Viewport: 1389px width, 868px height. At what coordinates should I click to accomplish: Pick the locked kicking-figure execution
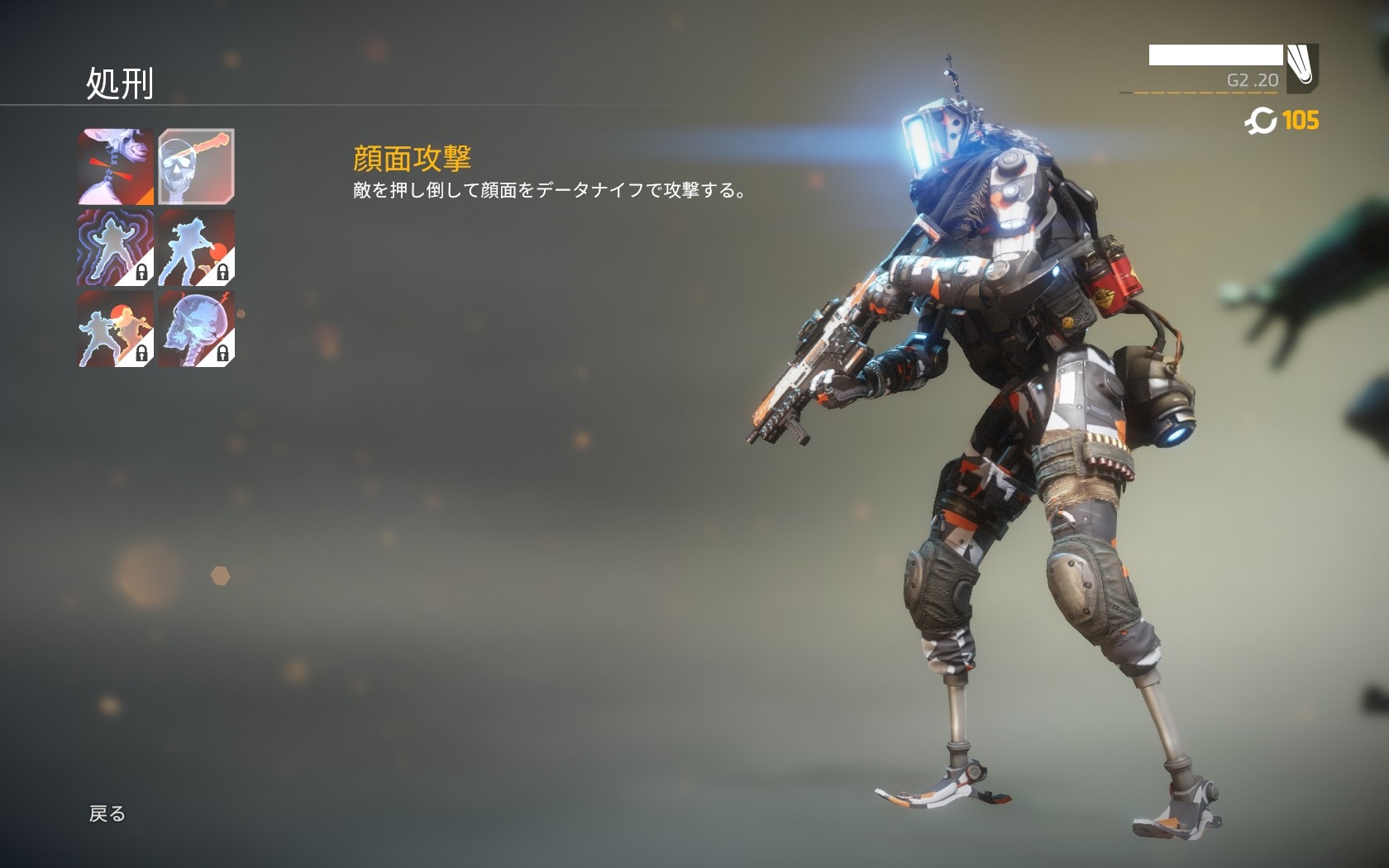[x=196, y=247]
